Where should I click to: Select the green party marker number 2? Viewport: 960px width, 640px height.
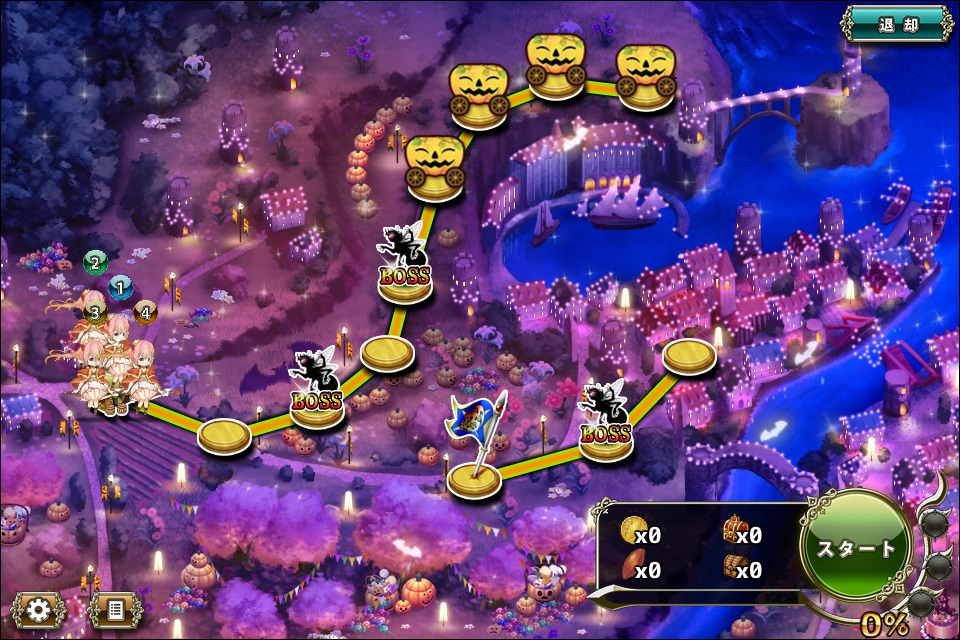95,263
